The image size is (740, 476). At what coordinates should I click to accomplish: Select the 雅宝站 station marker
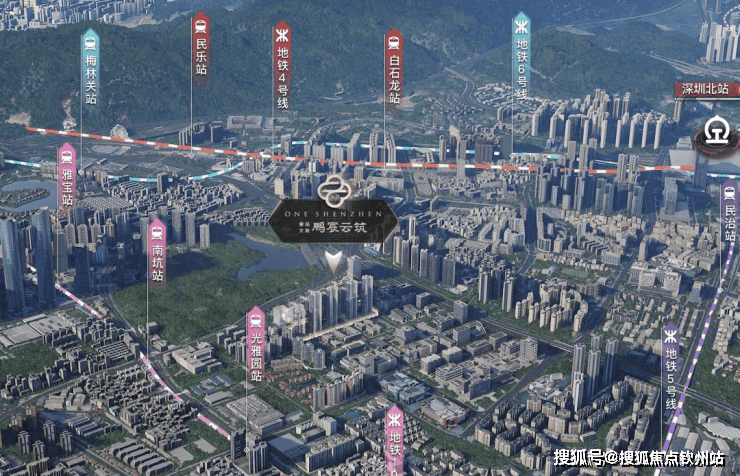point(67,176)
